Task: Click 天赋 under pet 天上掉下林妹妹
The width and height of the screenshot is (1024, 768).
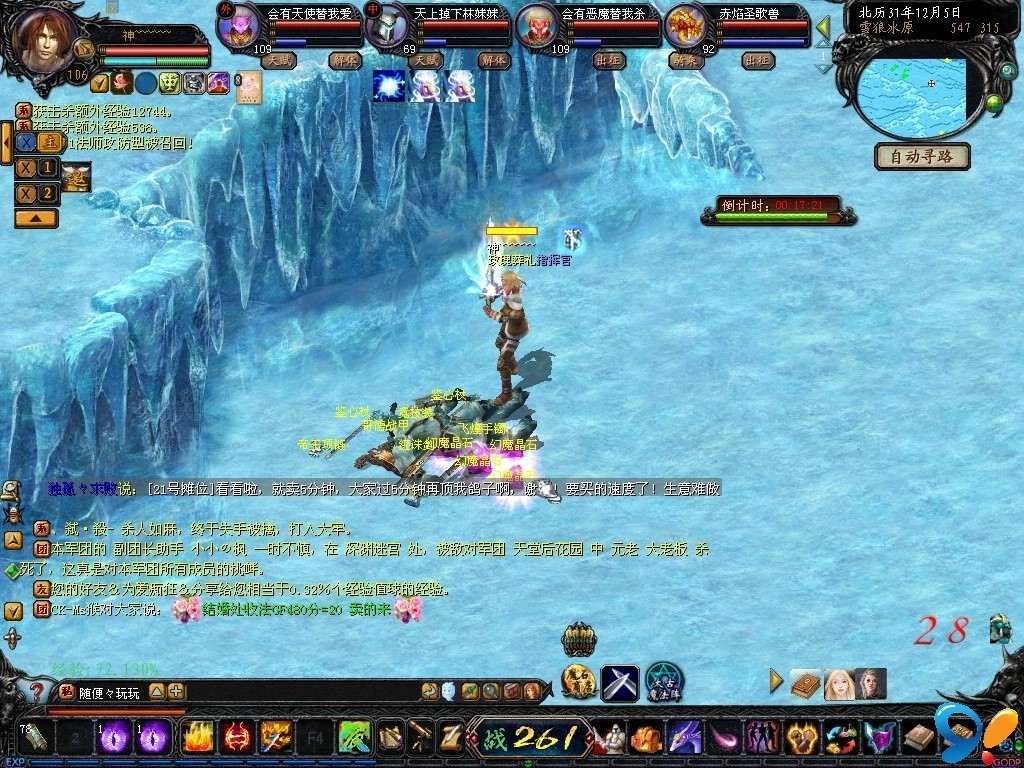Action: pyautogui.click(x=426, y=60)
